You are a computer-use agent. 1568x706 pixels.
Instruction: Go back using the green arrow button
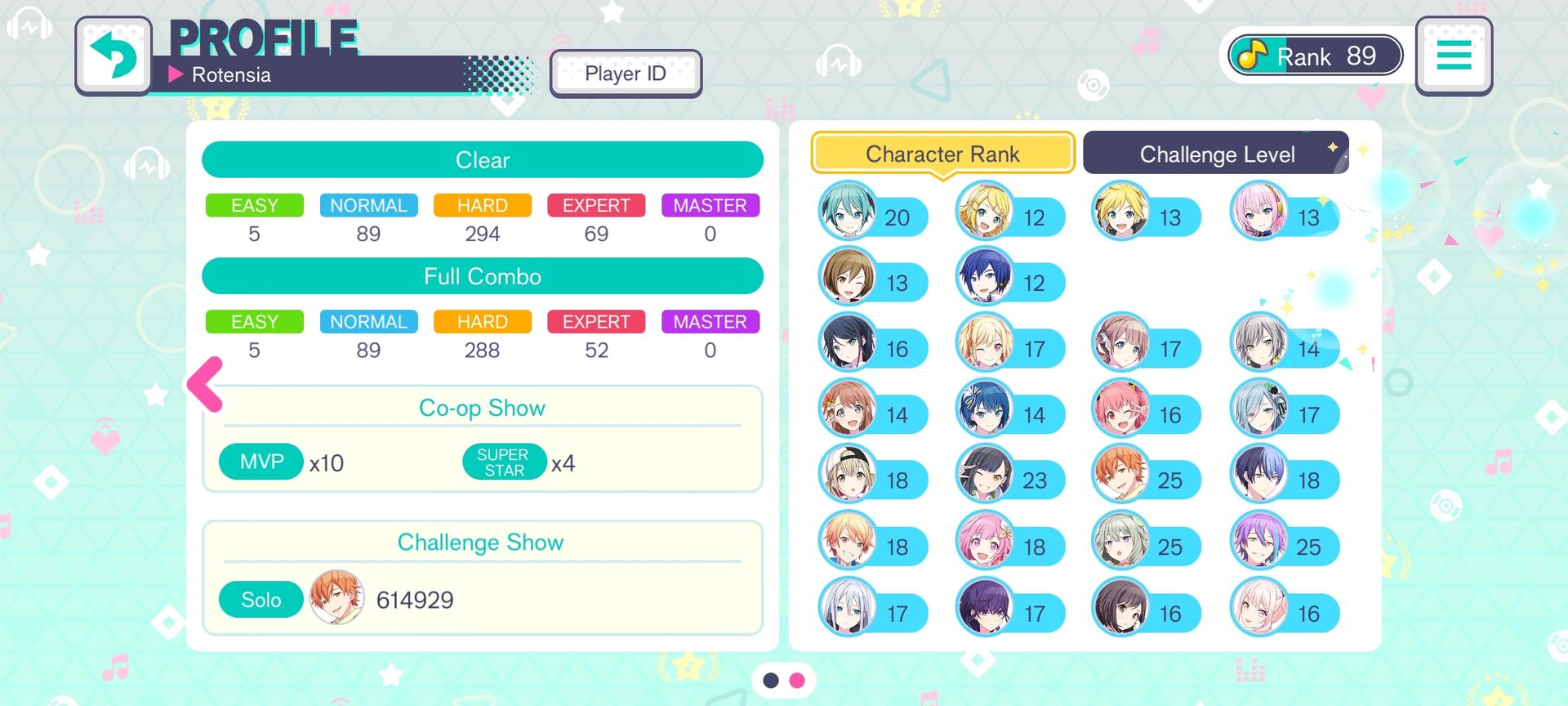(114, 56)
